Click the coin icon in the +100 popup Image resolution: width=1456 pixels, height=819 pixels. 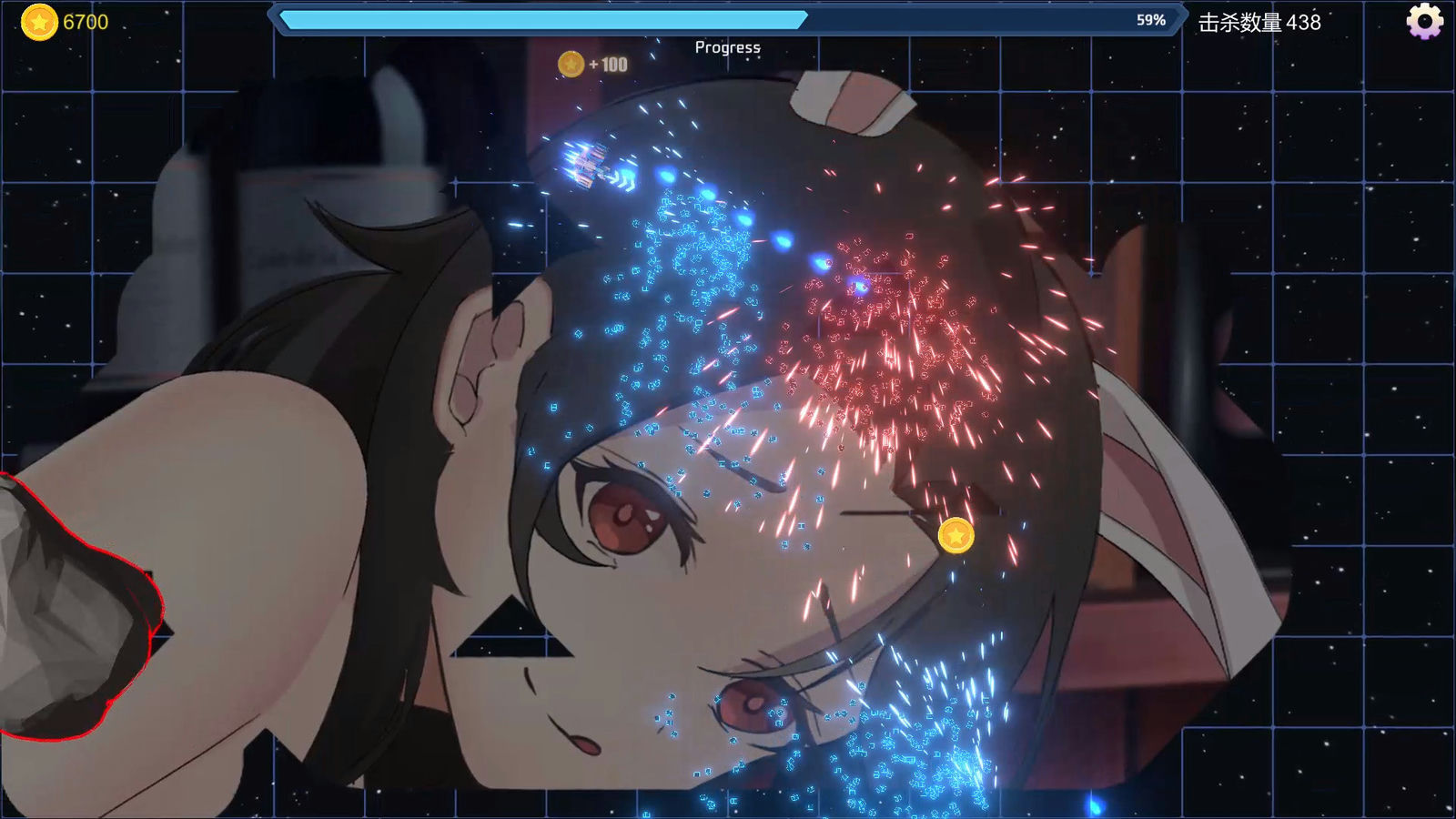click(571, 65)
